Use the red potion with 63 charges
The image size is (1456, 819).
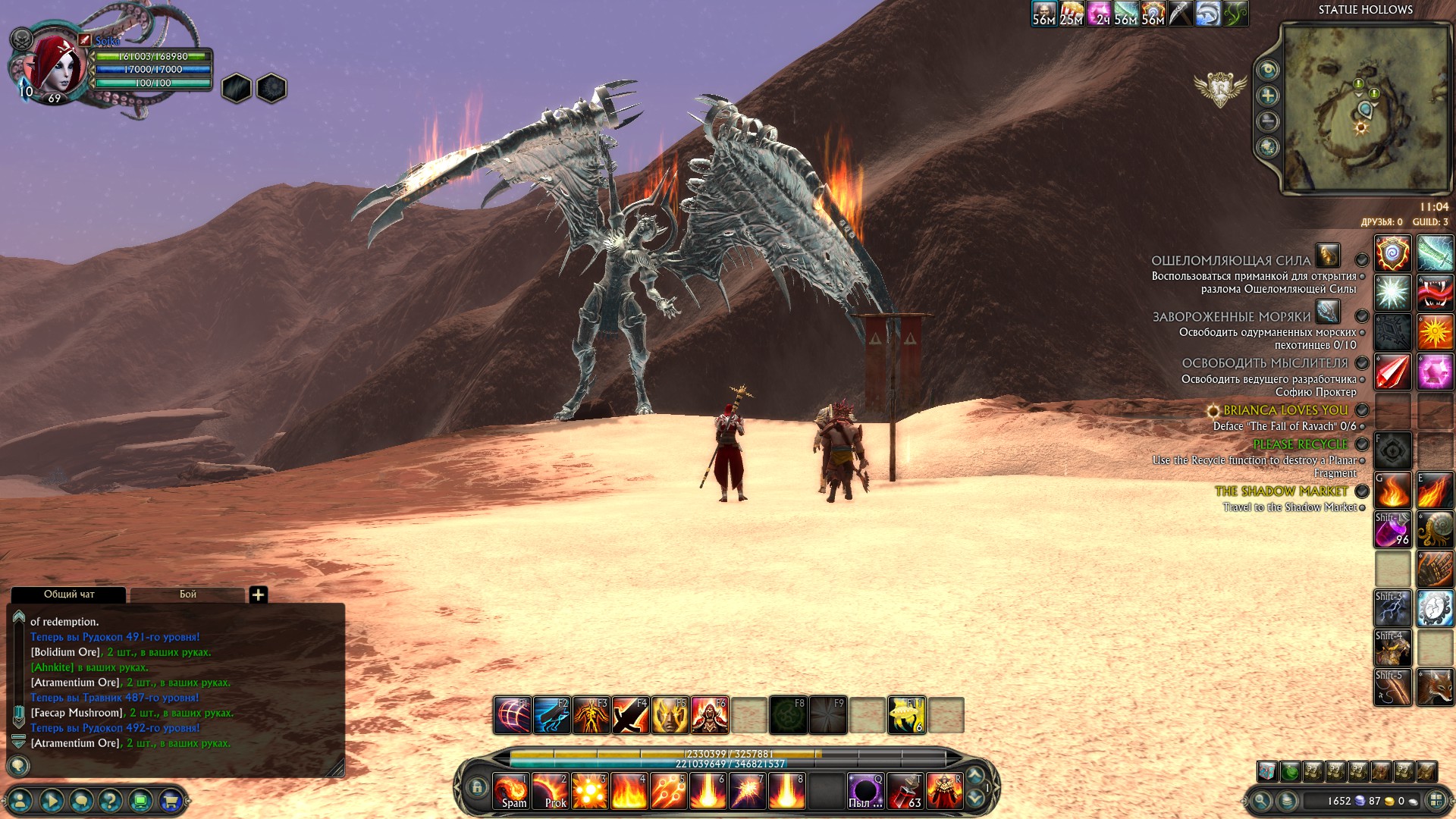tap(905, 791)
